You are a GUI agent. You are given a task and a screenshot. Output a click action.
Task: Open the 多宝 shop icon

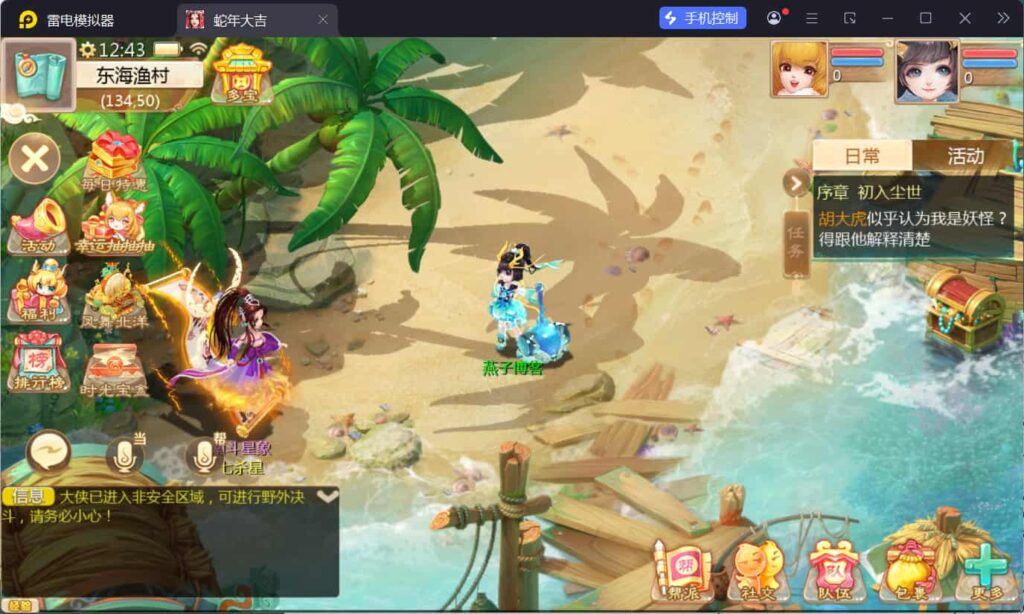(241, 74)
